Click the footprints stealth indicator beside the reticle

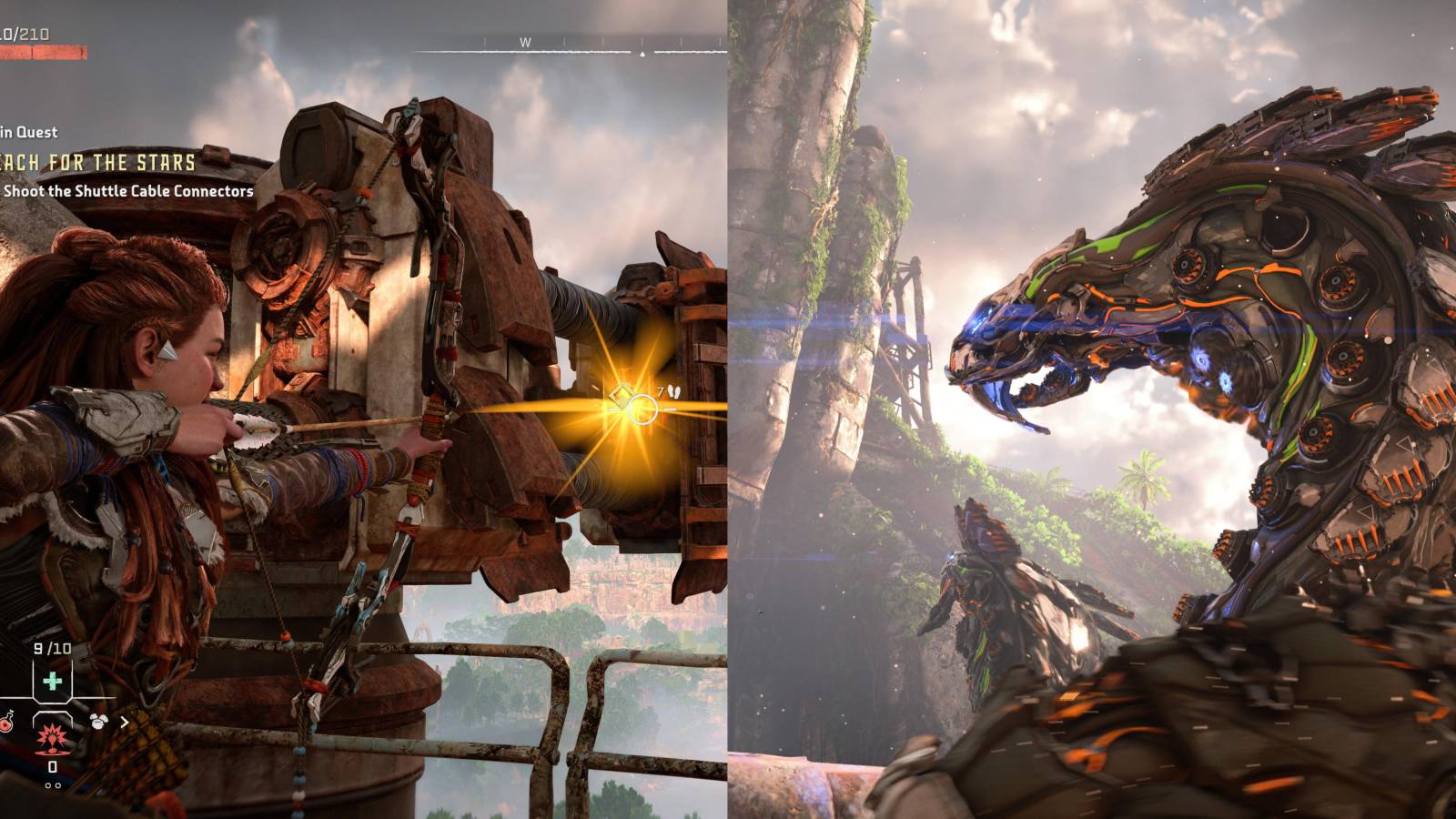674,390
